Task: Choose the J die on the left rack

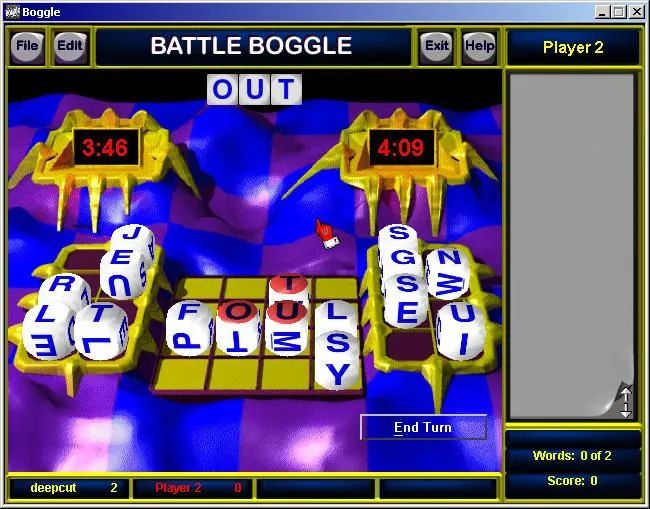Action: tap(130, 241)
